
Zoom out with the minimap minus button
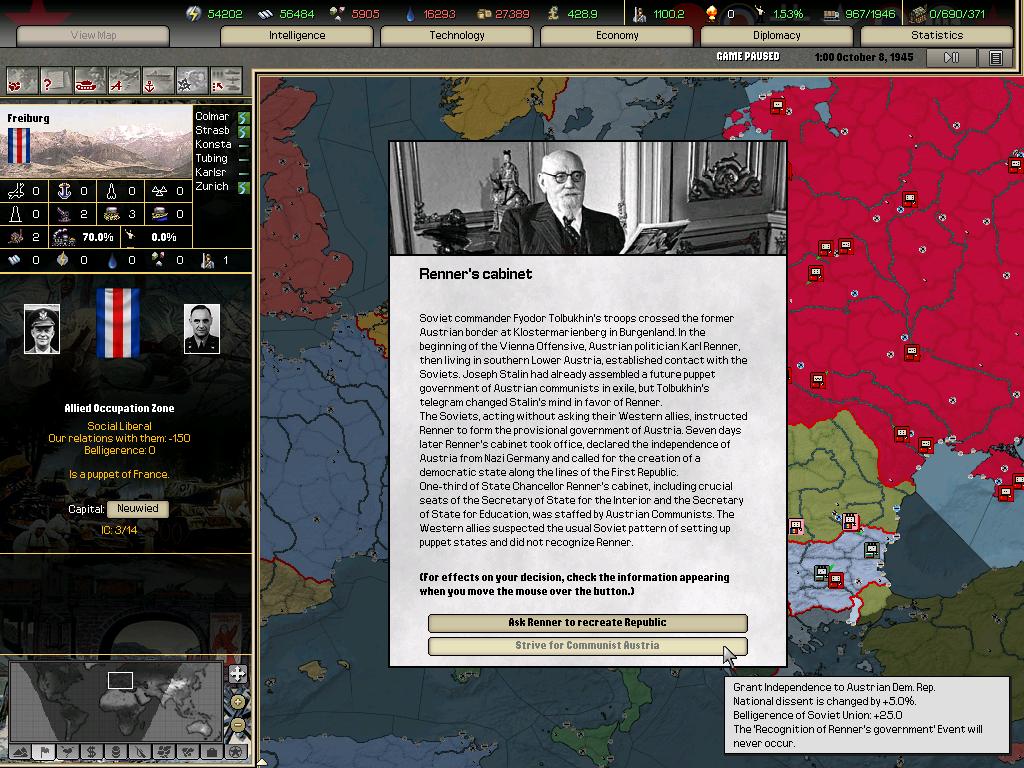237,724
